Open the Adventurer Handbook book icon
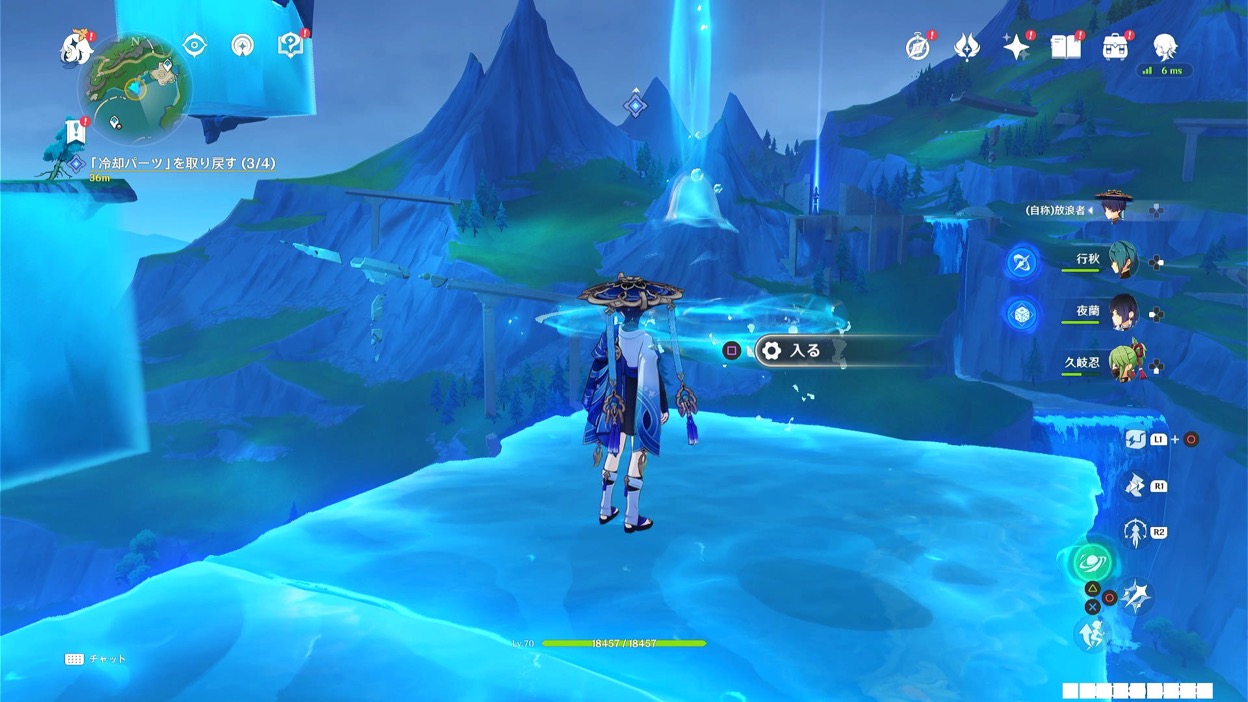 tap(1066, 46)
